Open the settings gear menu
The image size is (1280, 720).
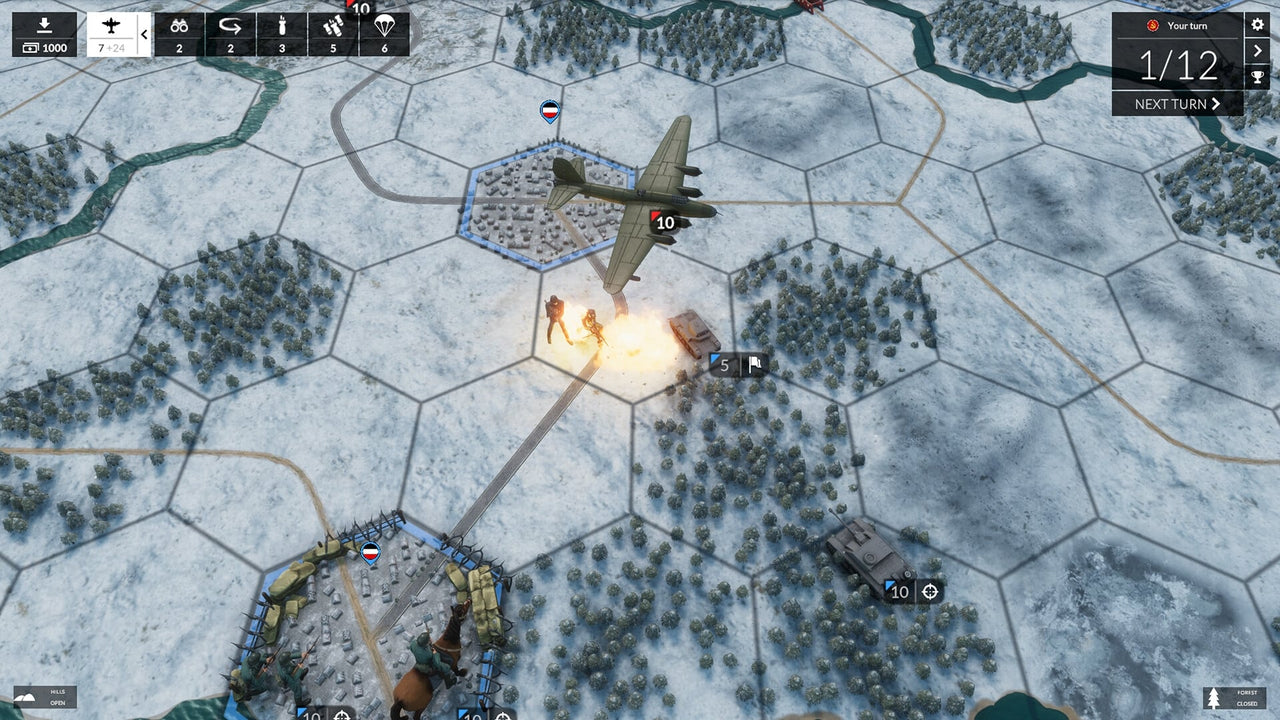[1258, 23]
